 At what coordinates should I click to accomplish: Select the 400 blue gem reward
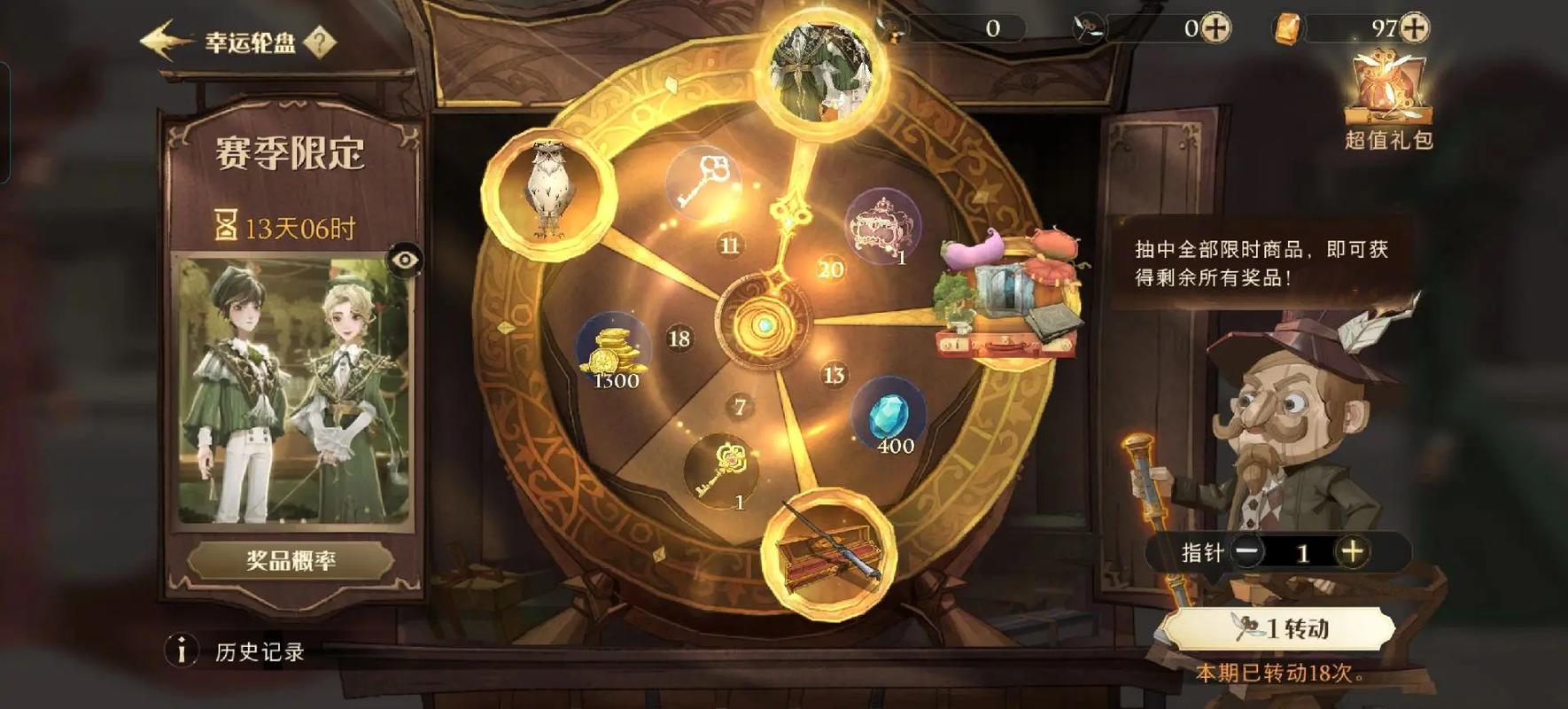coord(889,418)
